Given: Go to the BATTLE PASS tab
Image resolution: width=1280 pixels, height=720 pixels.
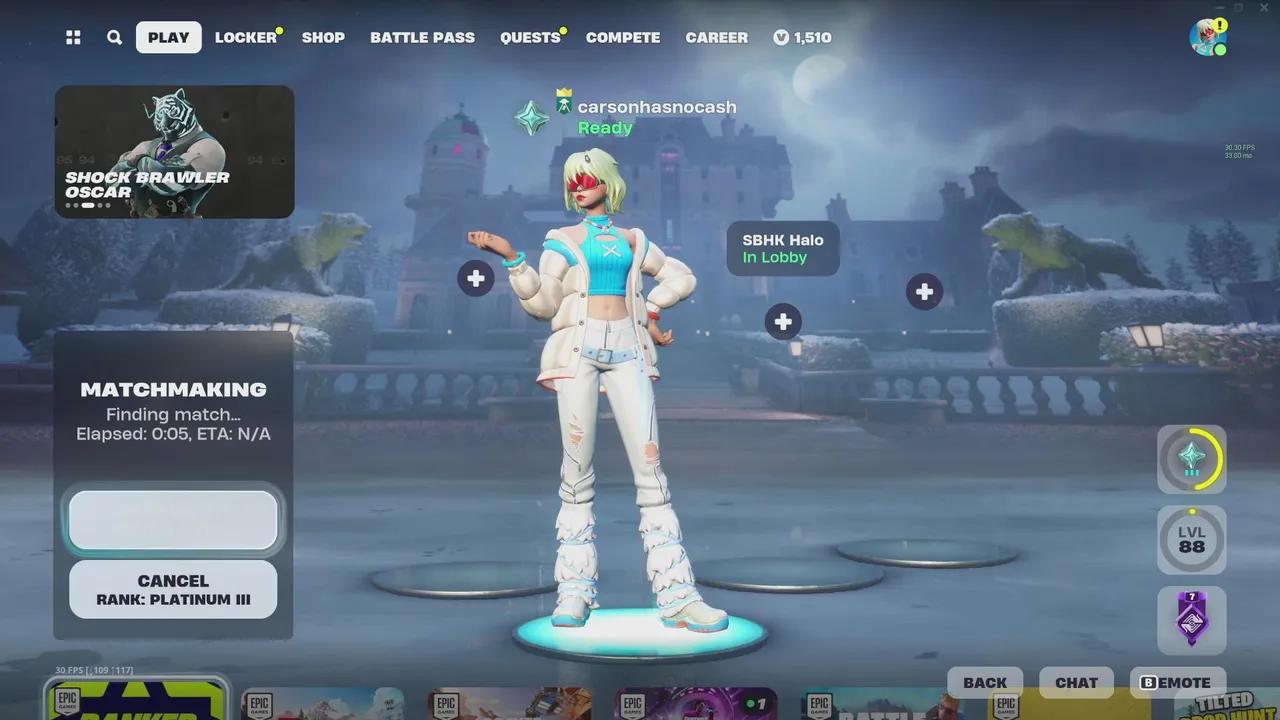Looking at the screenshot, I should tap(422, 38).
